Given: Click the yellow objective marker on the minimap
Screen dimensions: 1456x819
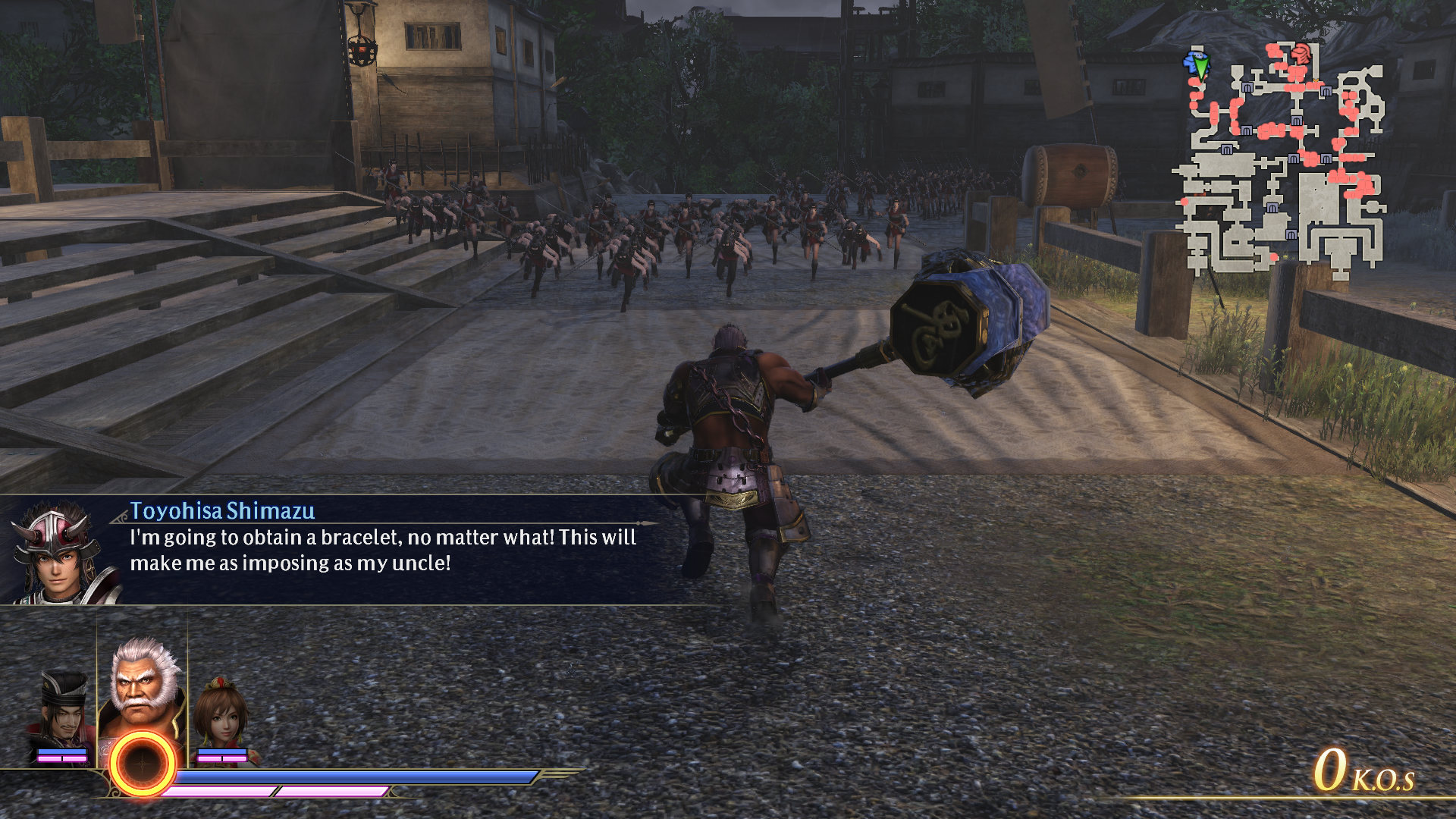Looking at the screenshot, I should coord(1314,81).
